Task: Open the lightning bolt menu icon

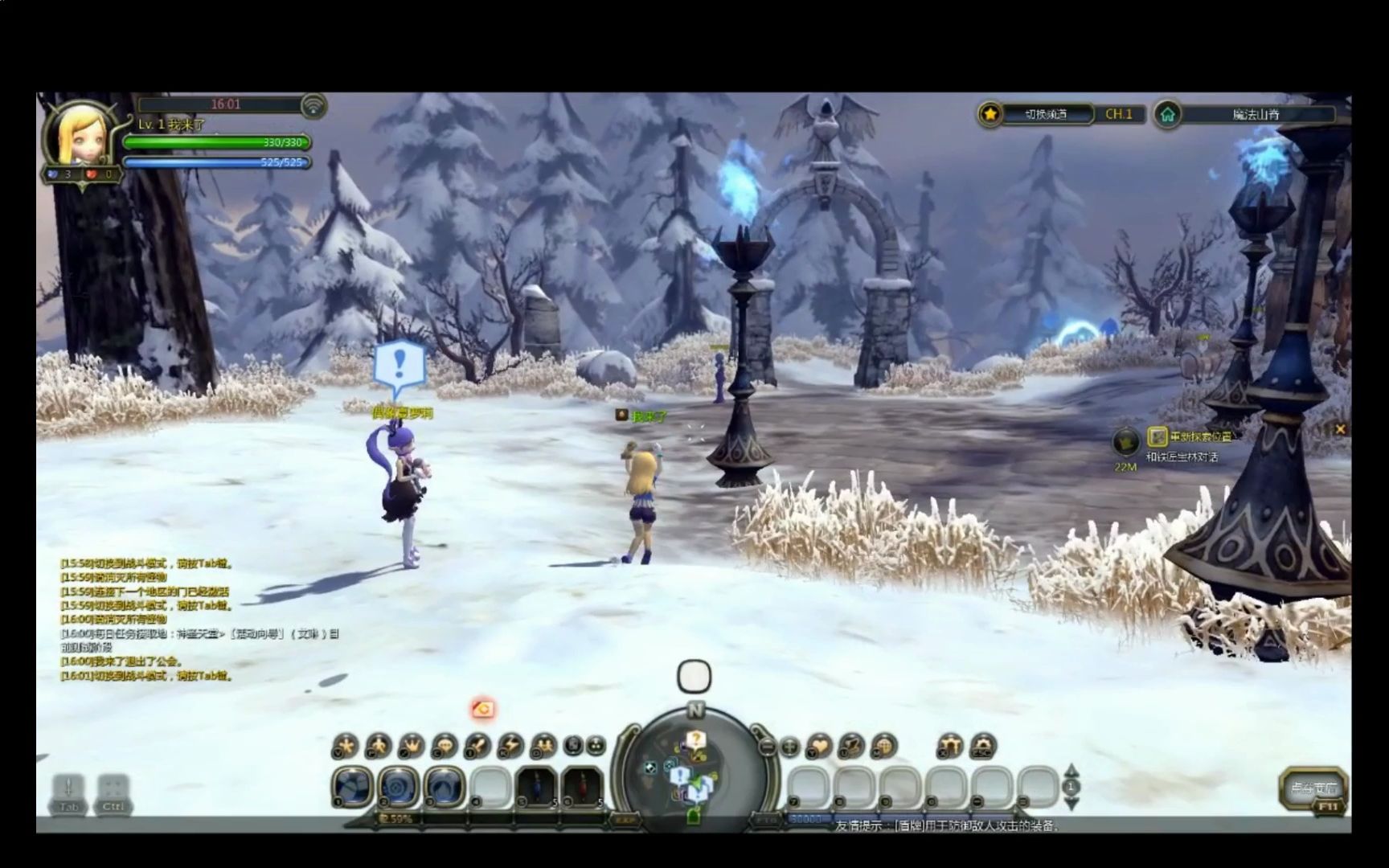Action: coord(510,746)
